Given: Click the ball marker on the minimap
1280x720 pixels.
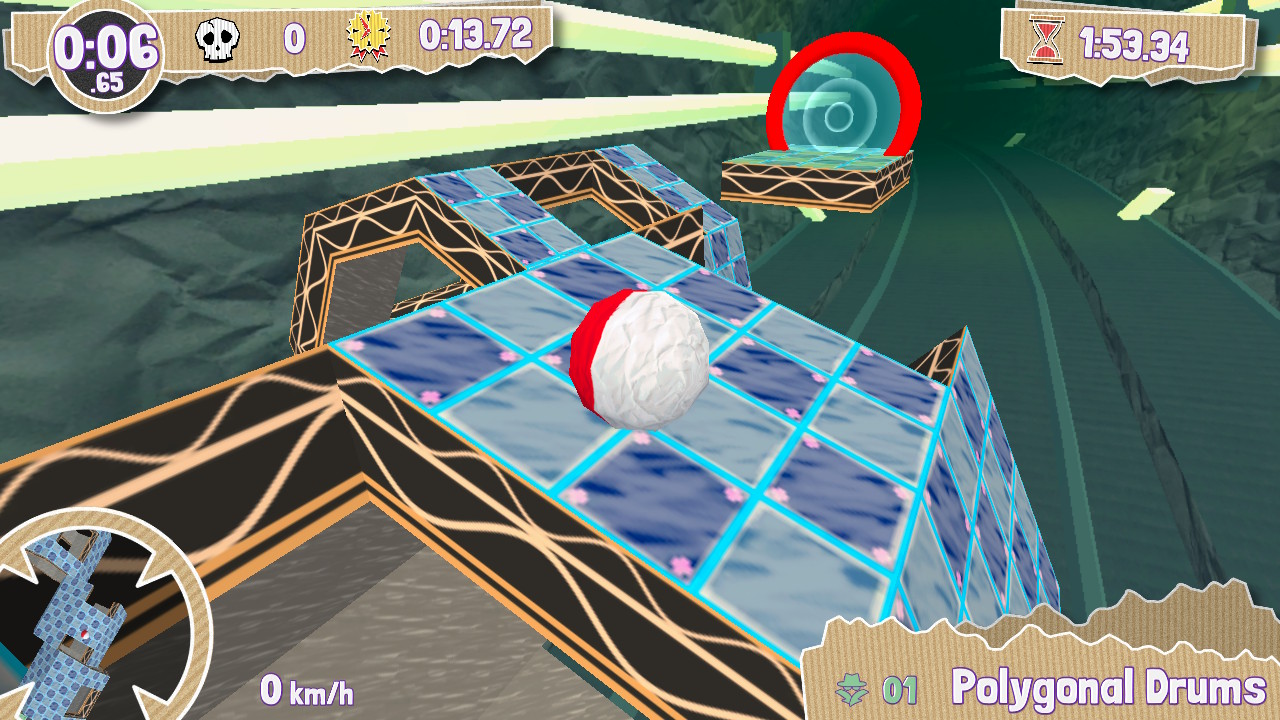Looking at the screenshot, I should (x=85, y=634).
